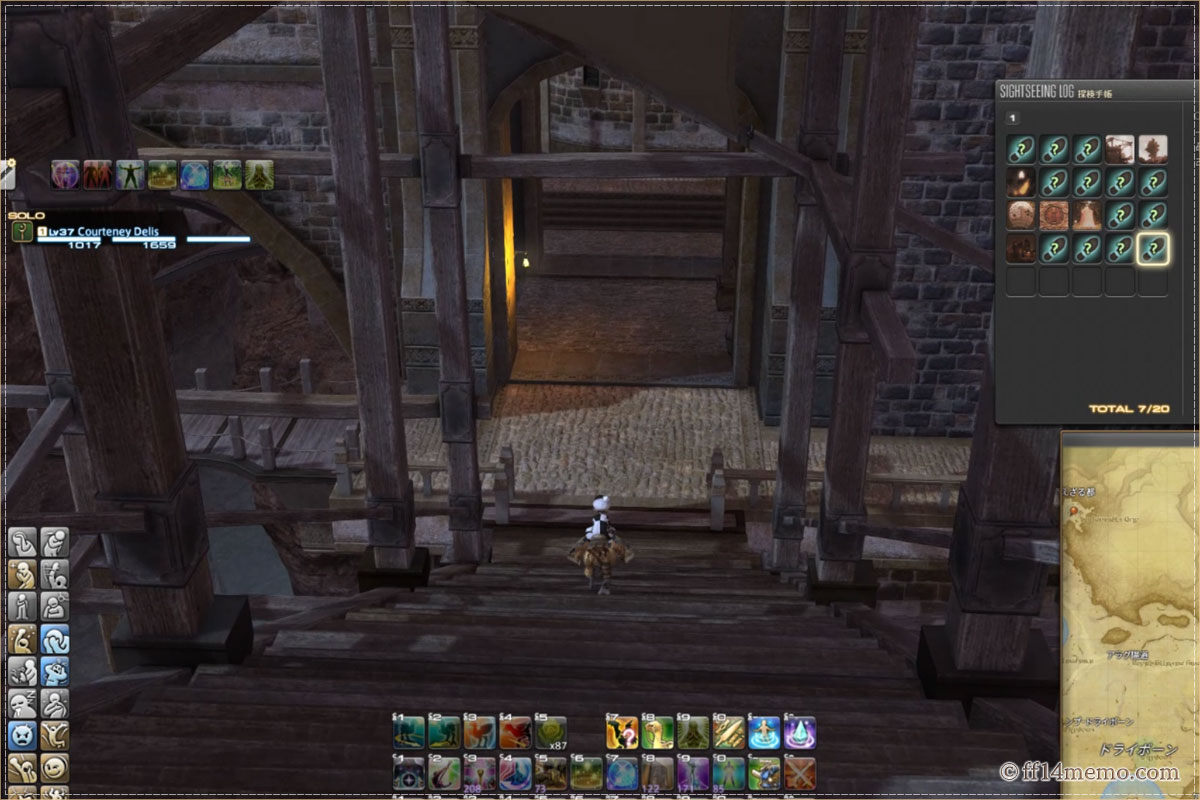
Task: Open the sightseeing entry with the crane structure
Action: [x=1120, y=150]
